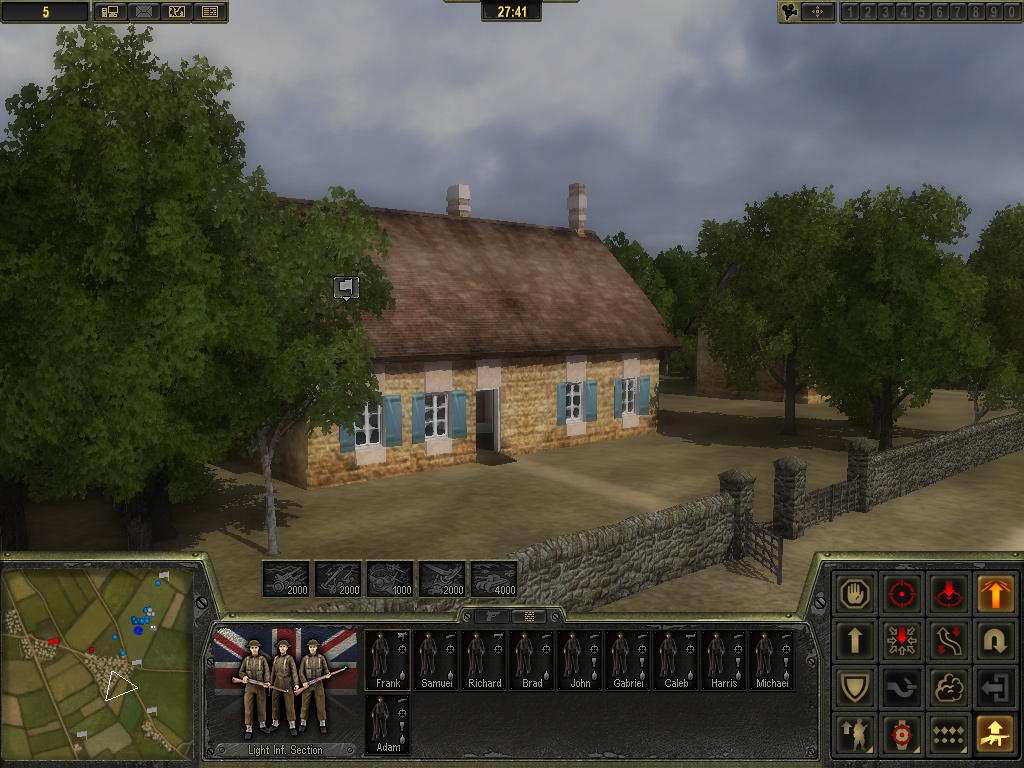The height and width of the screenshot is (768, 1024).
Task: Use the smoke cloud ability
Action: [949, 687]
